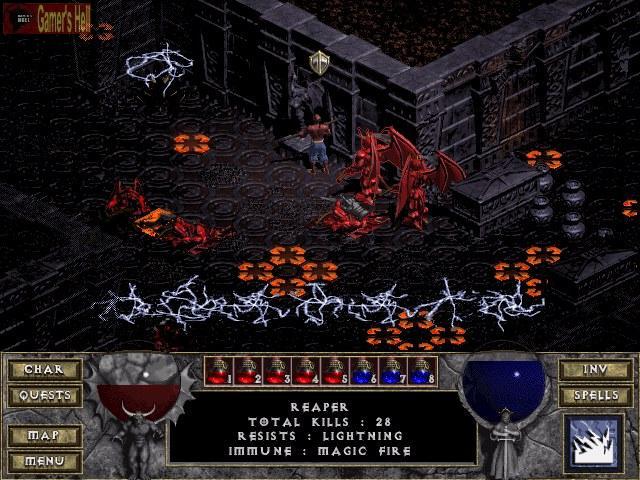Image resolution: width=640 pixels, height=480 pixels.
Task: Open the game MENU
Action: 43,461
